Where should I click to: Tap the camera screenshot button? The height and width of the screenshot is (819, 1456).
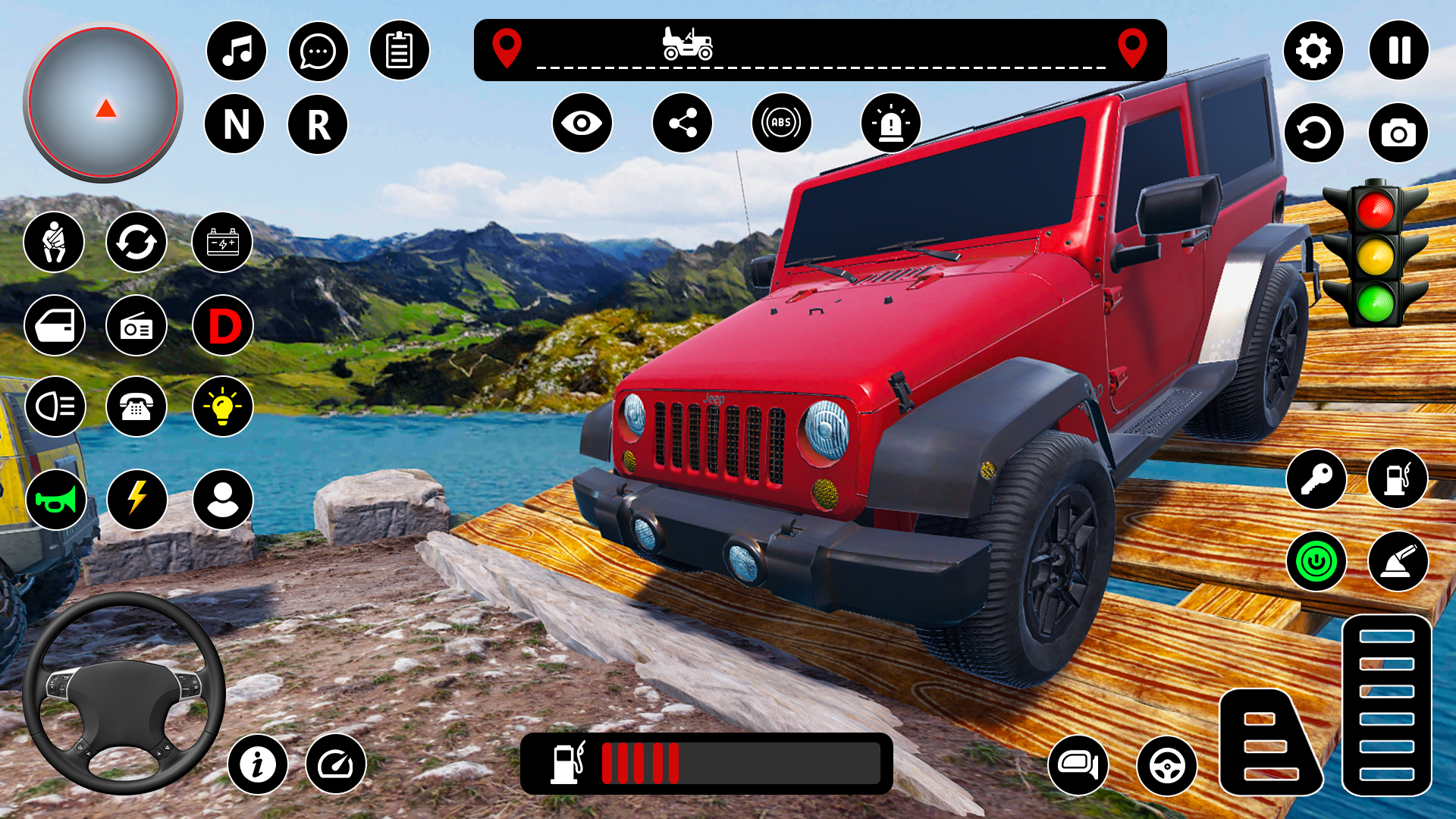(1398, 133)
